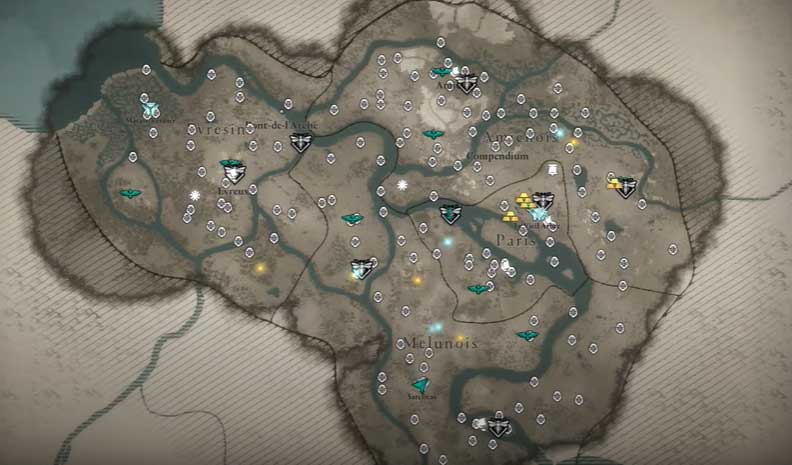This screenshot has width=792, height=465.
Task: Click the white starburst marker beside Evreux
Action: (195, 195)
